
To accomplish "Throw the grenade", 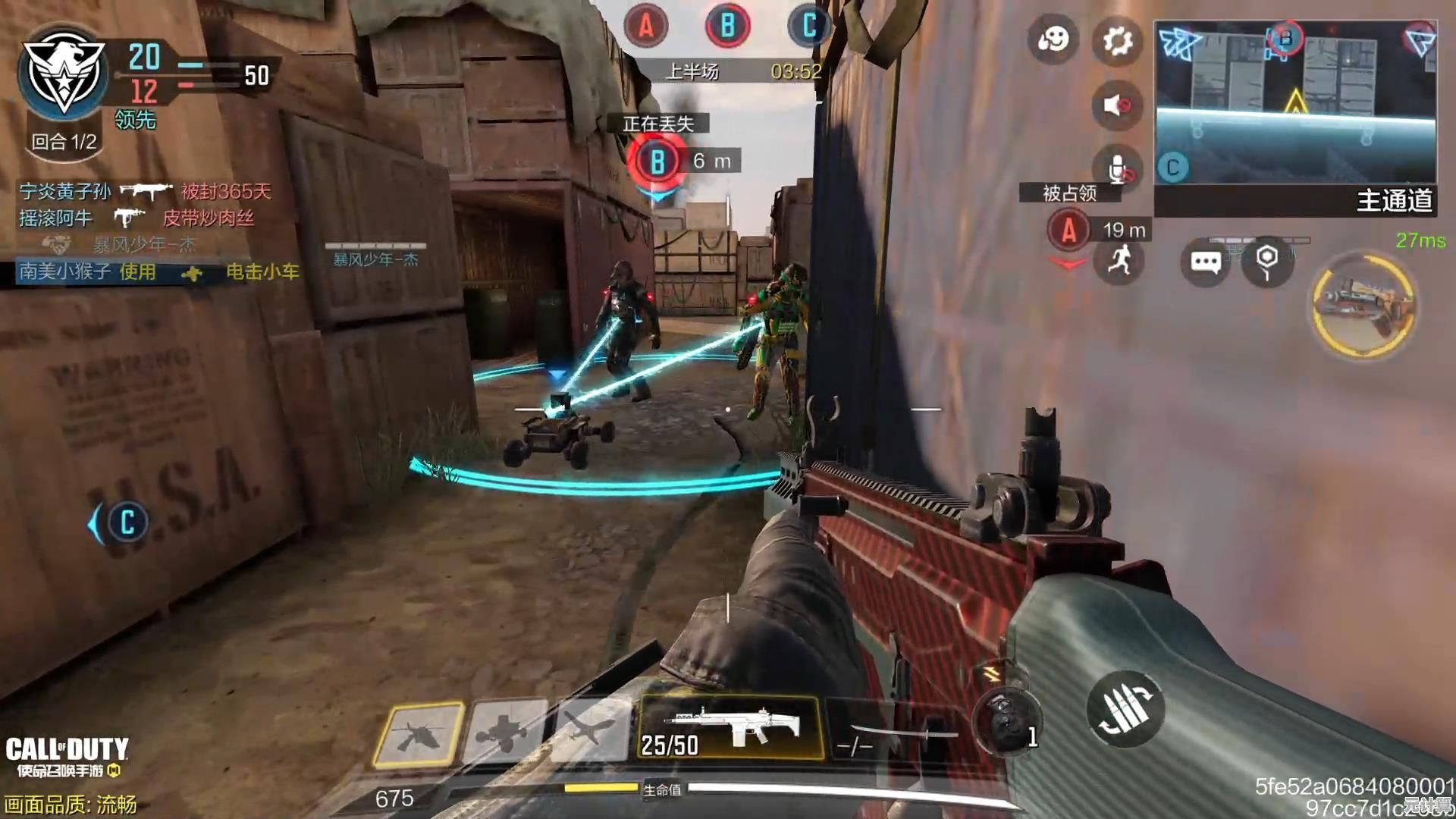I will coord(1006,722).
